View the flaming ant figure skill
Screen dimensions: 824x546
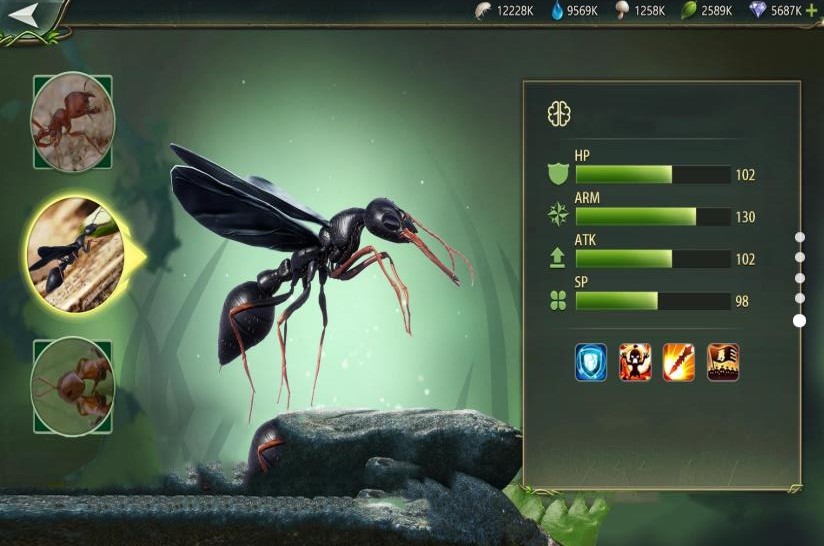[x=635, y=362]
